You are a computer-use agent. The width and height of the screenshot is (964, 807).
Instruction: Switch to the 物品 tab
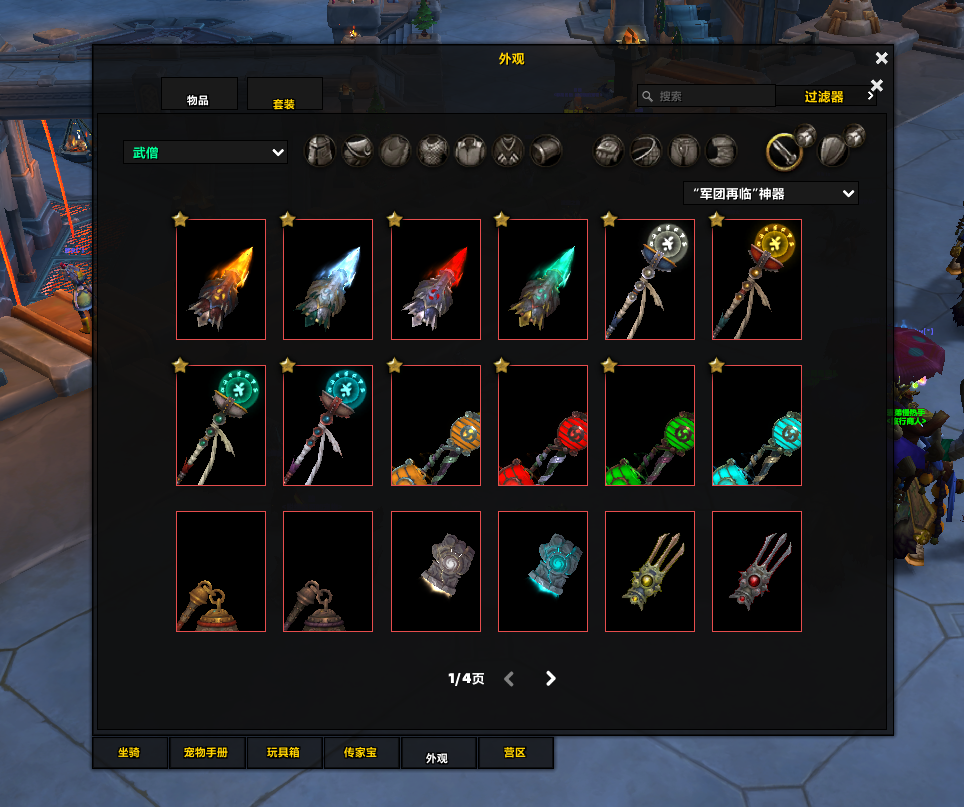point(199,95)
